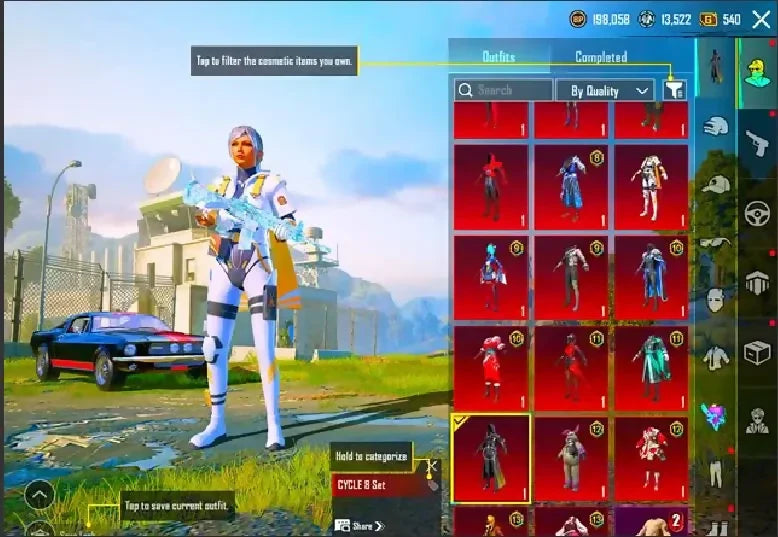Expand the up-arrow circle button
The image size is (778, 537).
click(39, 494)
